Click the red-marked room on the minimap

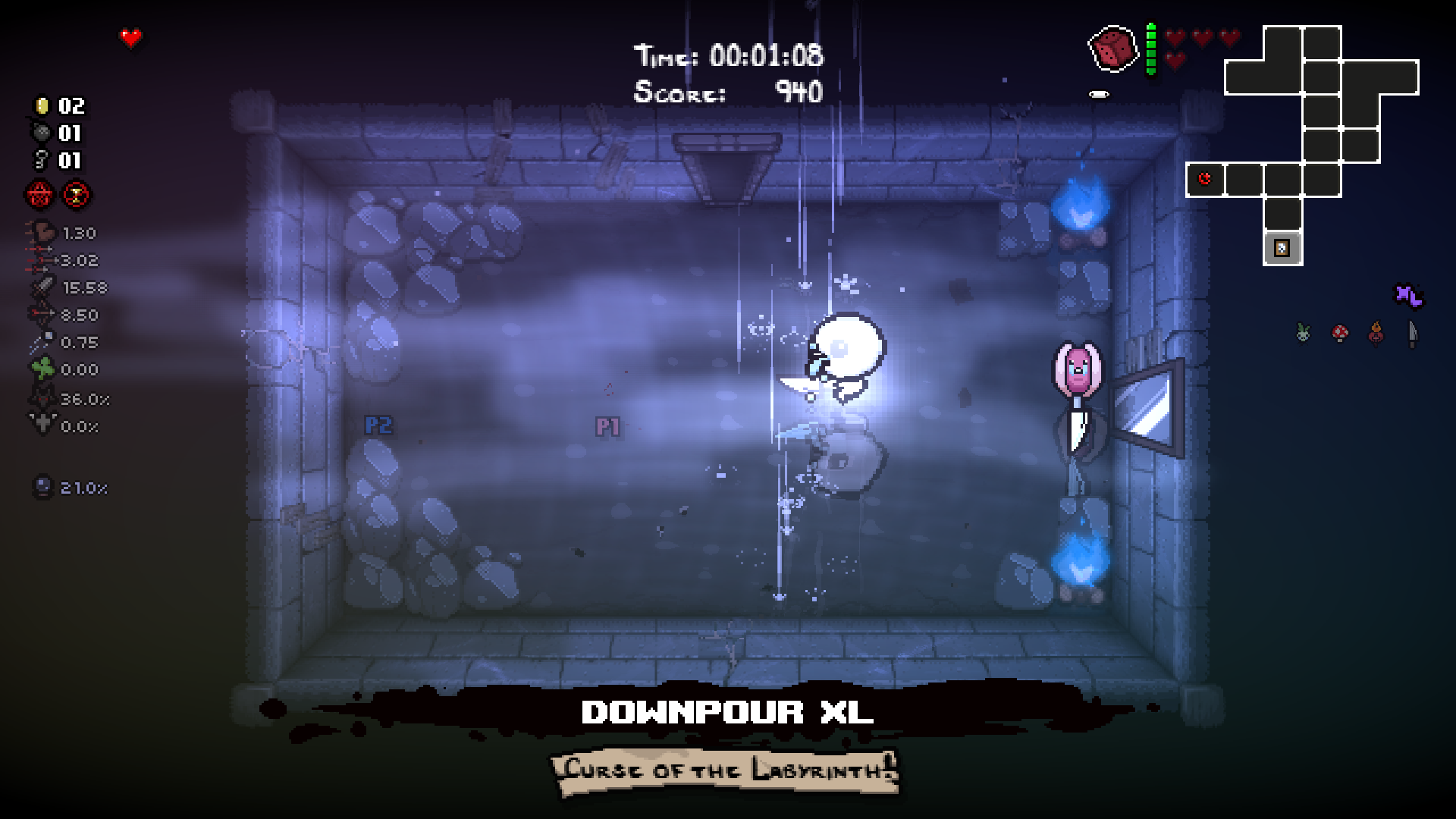tap(1203, 177)
